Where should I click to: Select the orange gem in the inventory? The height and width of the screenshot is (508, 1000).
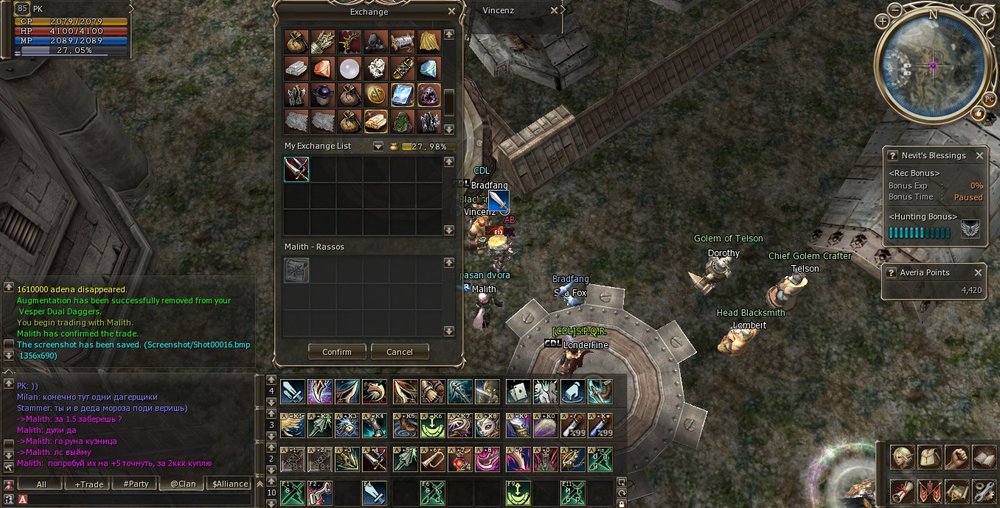coord(323,68)
